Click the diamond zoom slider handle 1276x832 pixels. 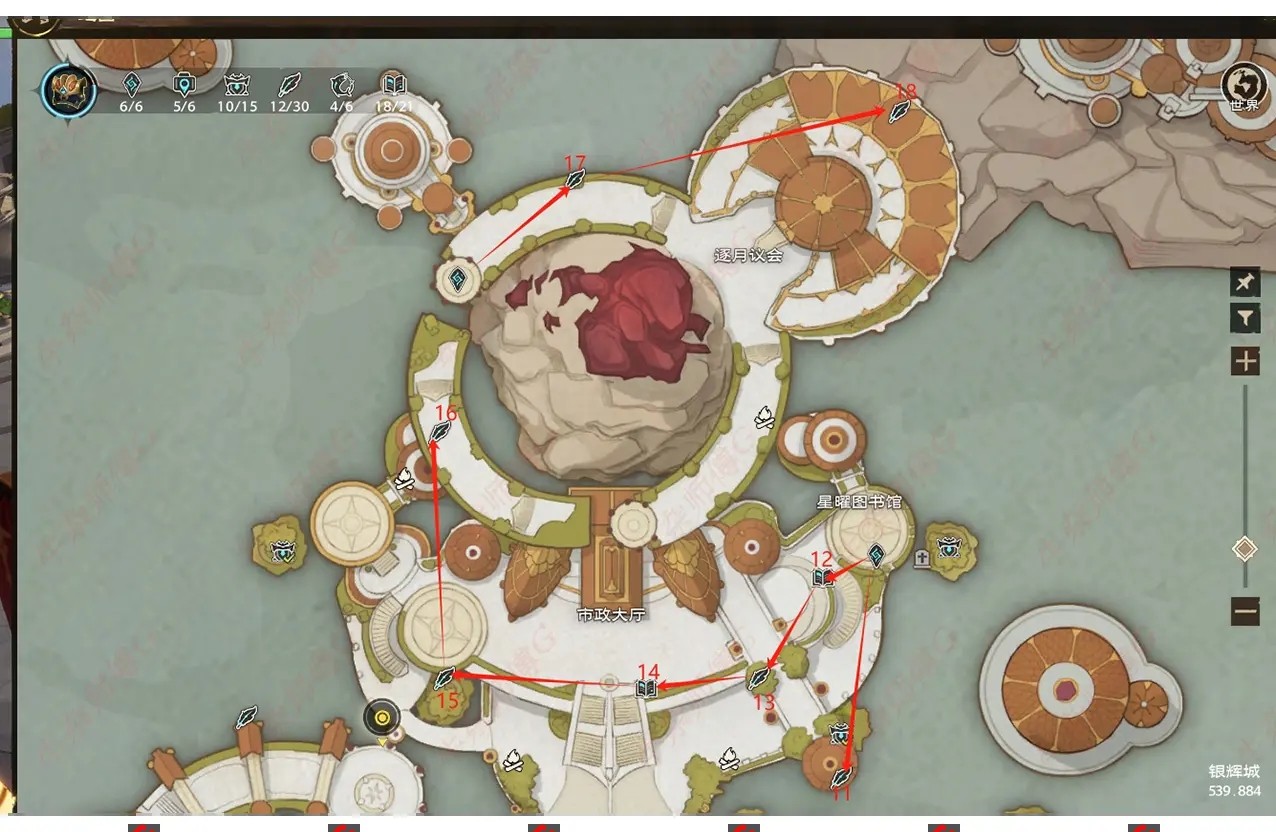point(1245,548)
